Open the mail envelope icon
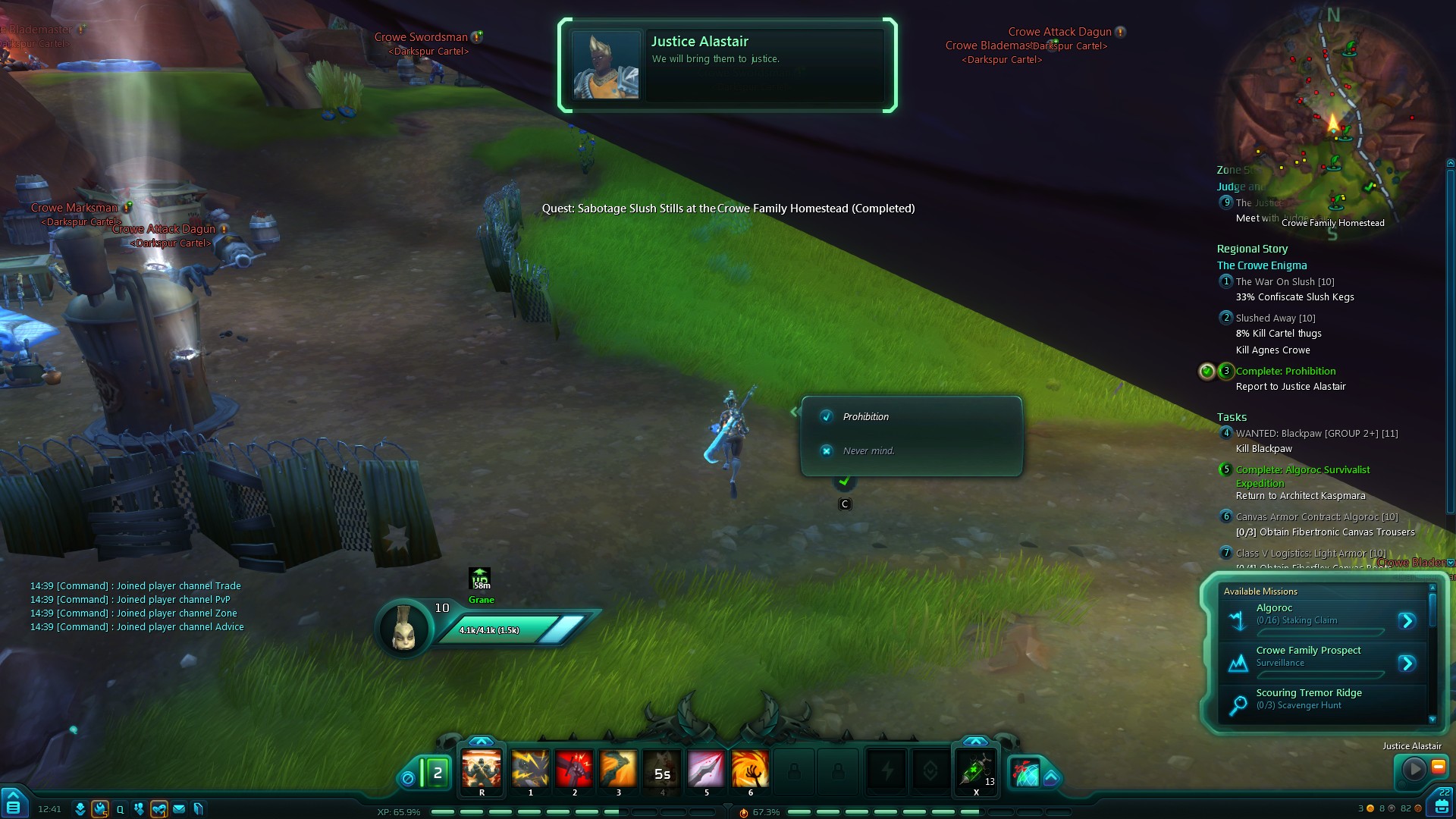Viewport: 1456px width, 819px height. pyautogui.click(x=179, y=809)
